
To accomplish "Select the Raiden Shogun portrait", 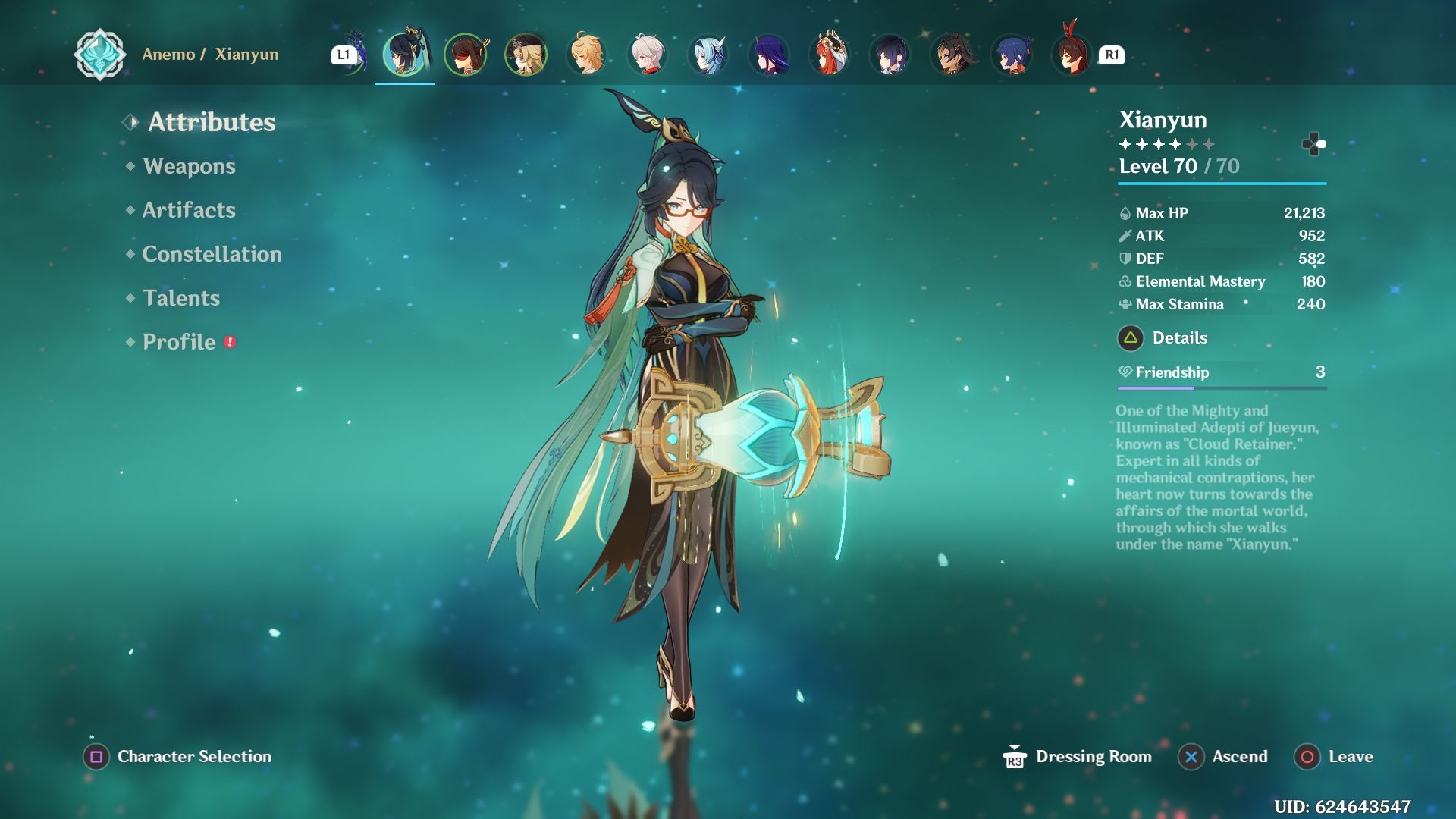I will tap(768, 55).
